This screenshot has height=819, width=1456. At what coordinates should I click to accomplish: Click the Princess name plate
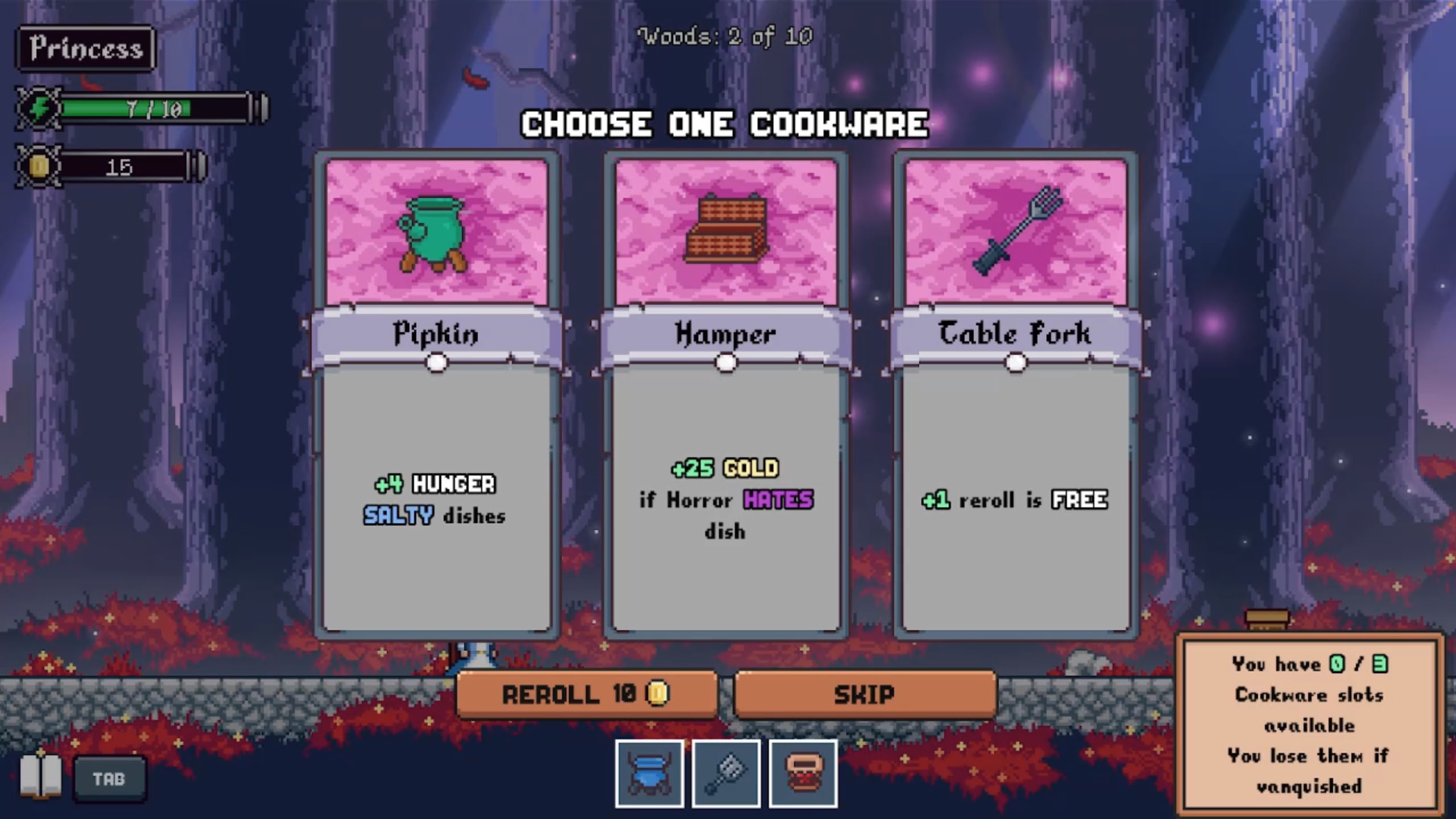click(x=85, y=47)
